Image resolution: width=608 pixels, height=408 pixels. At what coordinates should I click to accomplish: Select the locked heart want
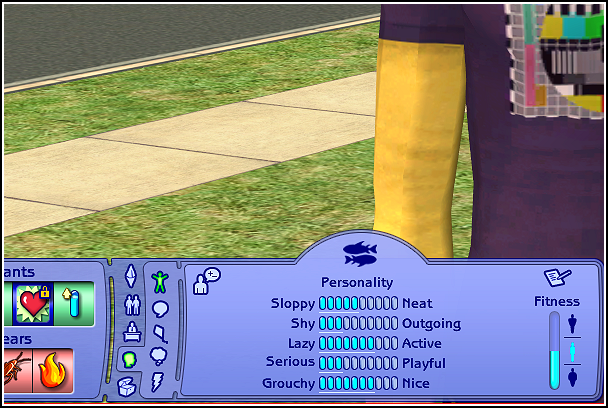[32, 304]
